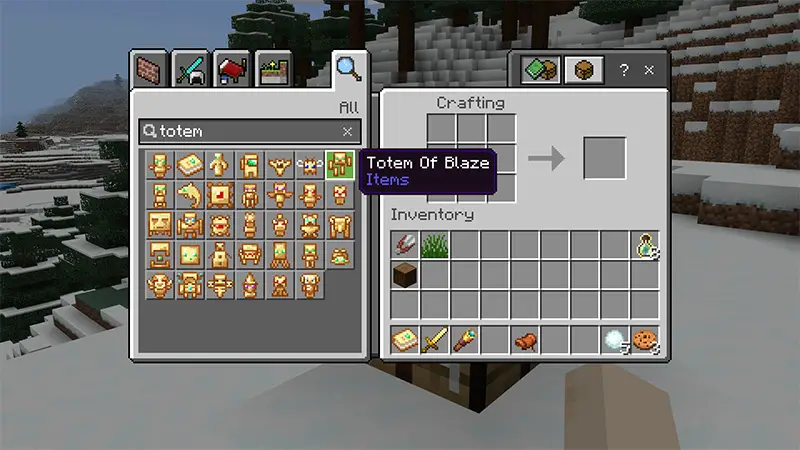Switch to the chest inventory layout
Image resolution: width=800 pixels, height=450 pixels.
pos(583,70)
